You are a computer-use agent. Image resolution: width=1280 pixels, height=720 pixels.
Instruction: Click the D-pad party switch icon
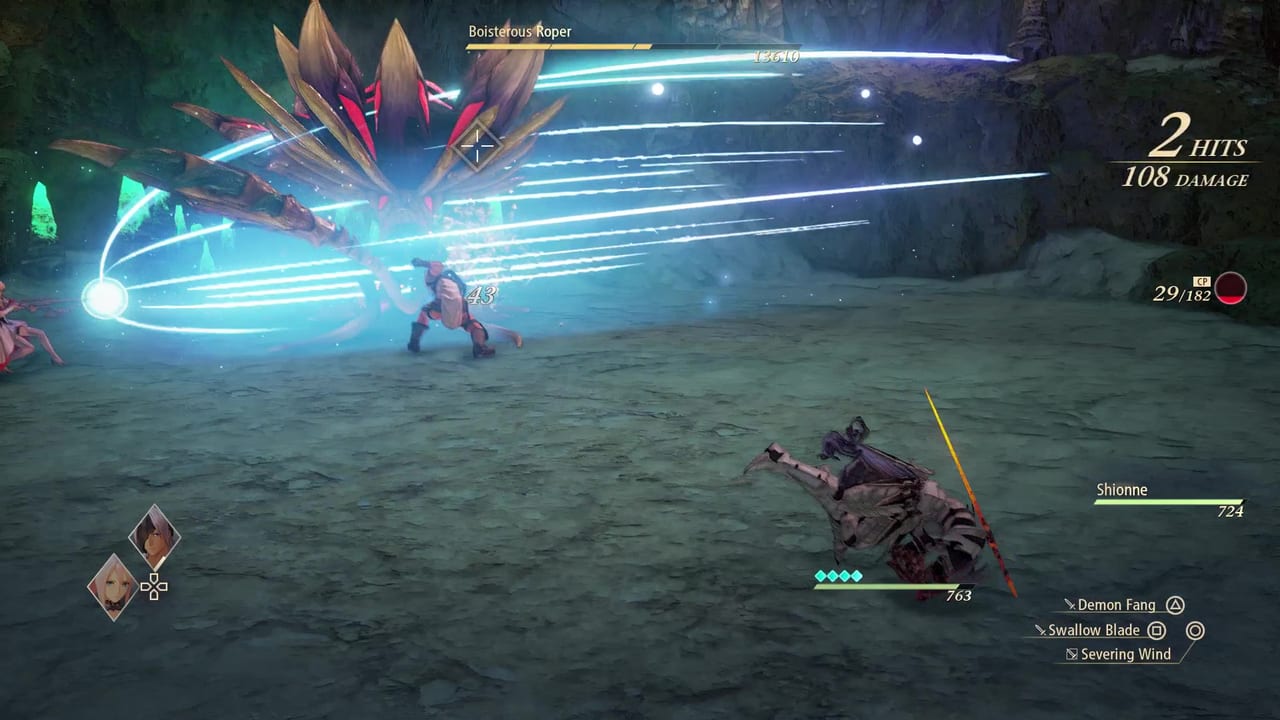tap(154, 588)
